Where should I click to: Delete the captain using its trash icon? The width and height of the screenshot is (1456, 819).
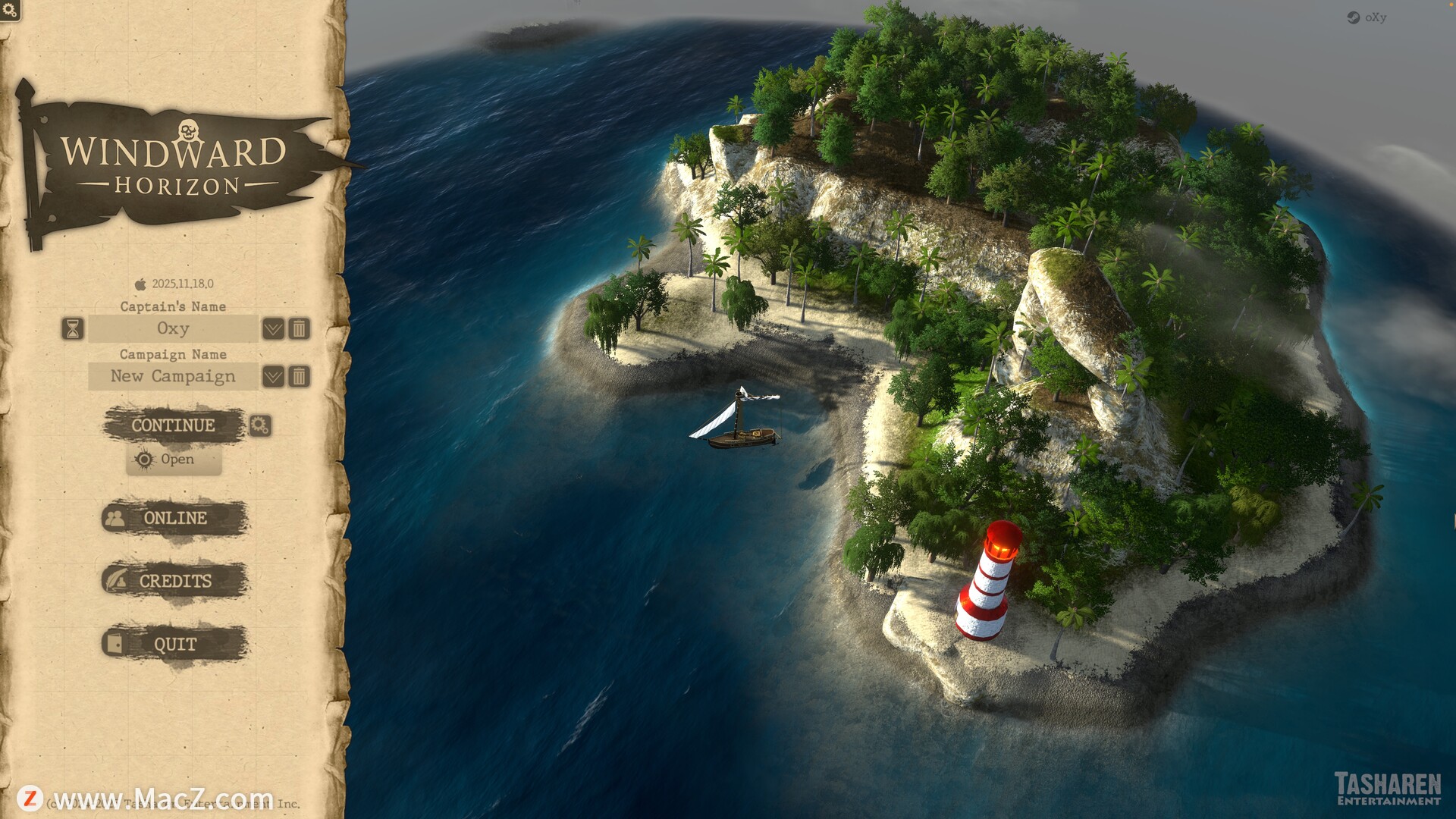click(300, 329)
